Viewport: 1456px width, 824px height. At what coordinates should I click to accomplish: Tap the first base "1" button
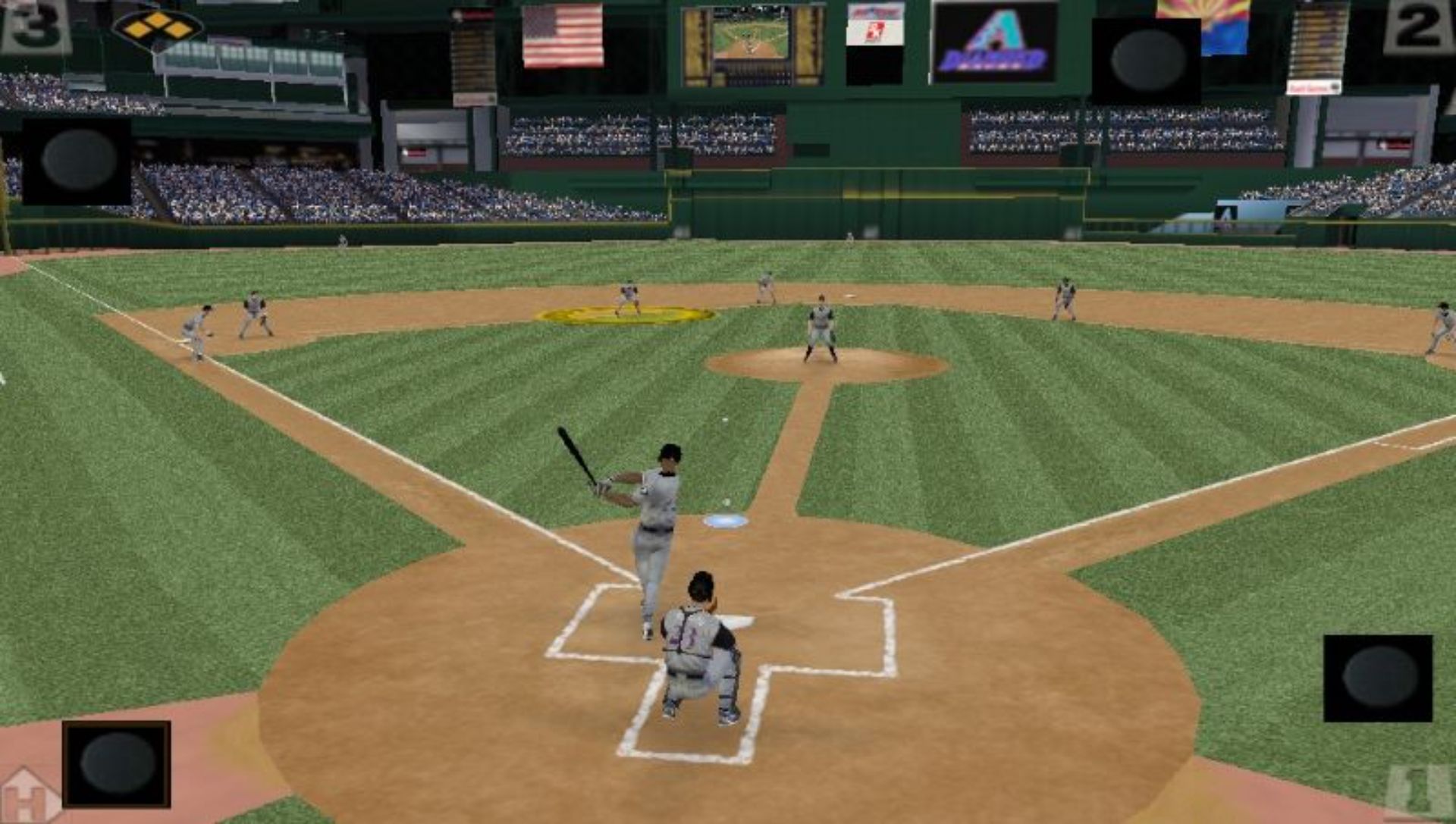1418,792
